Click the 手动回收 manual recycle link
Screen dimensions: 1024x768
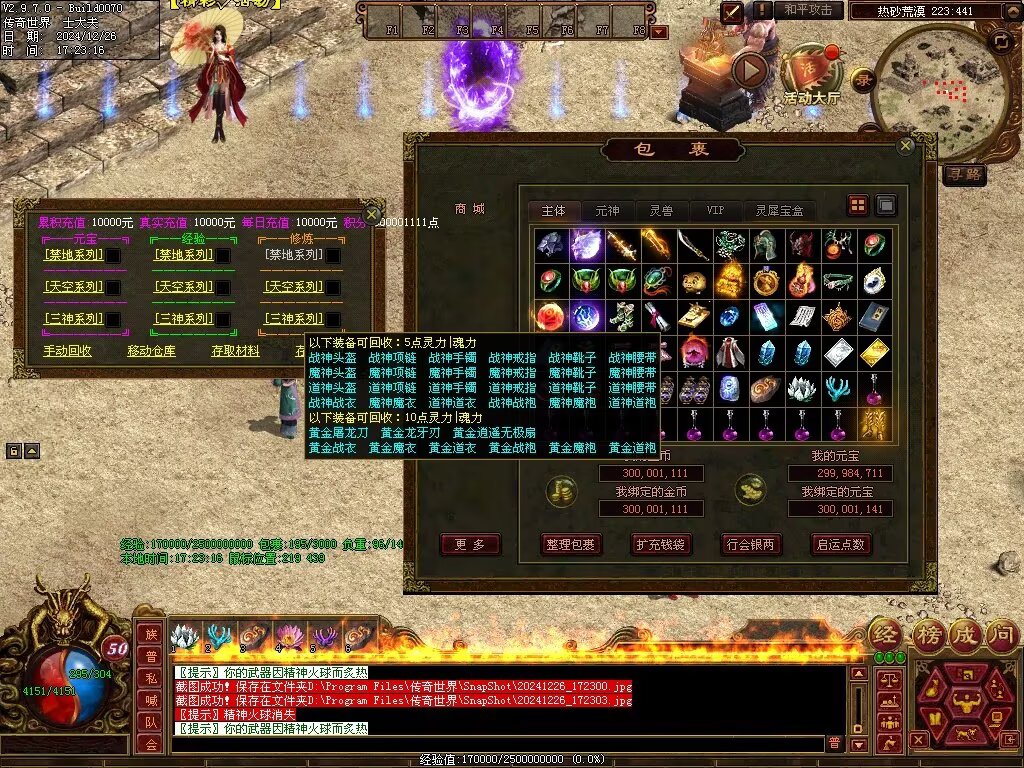[68, 351]
